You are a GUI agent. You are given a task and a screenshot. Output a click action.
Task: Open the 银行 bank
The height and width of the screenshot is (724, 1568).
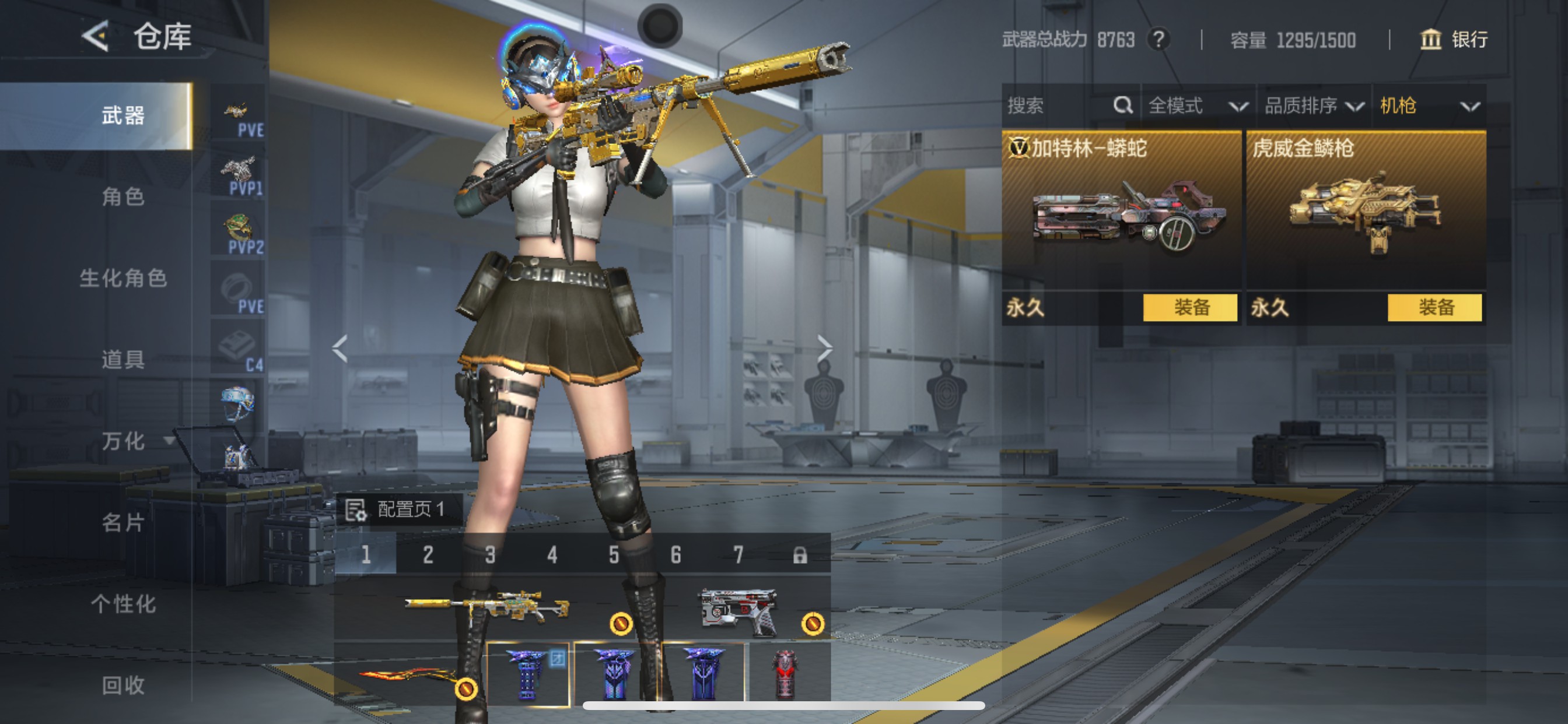click(x=1454, y=40)
